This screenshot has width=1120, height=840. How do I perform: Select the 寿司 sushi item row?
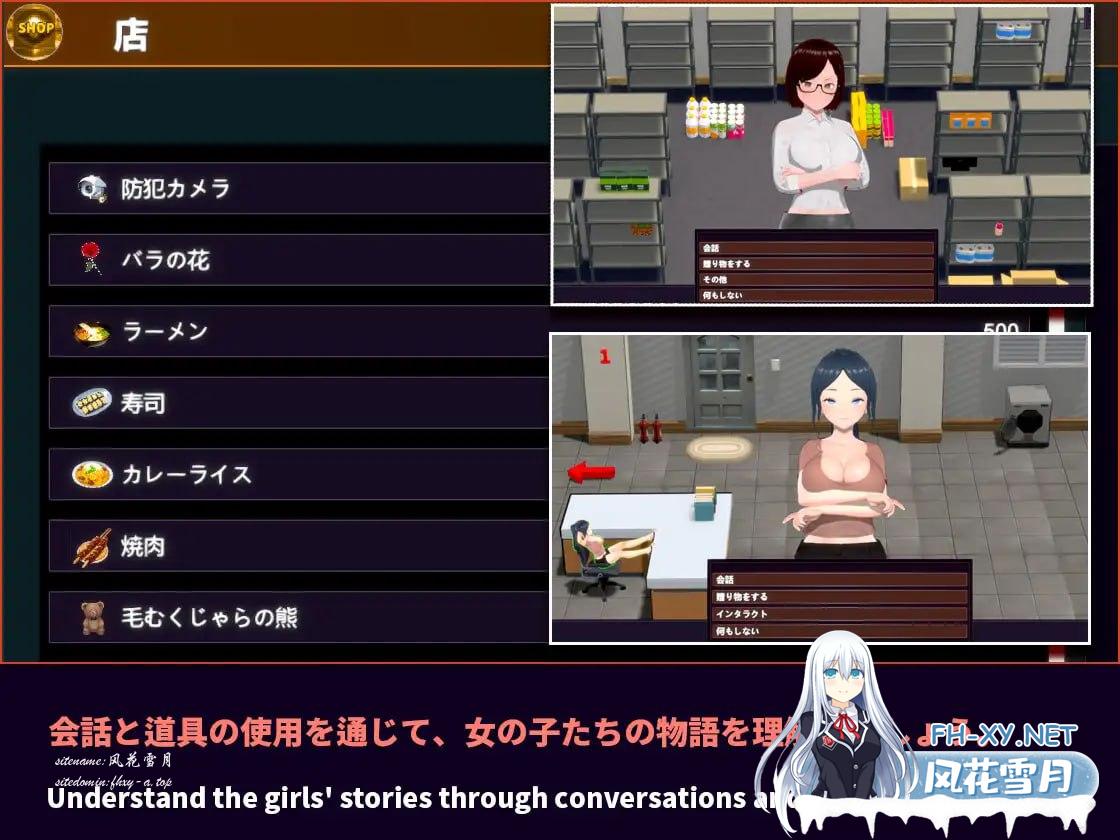coord(298,403)
